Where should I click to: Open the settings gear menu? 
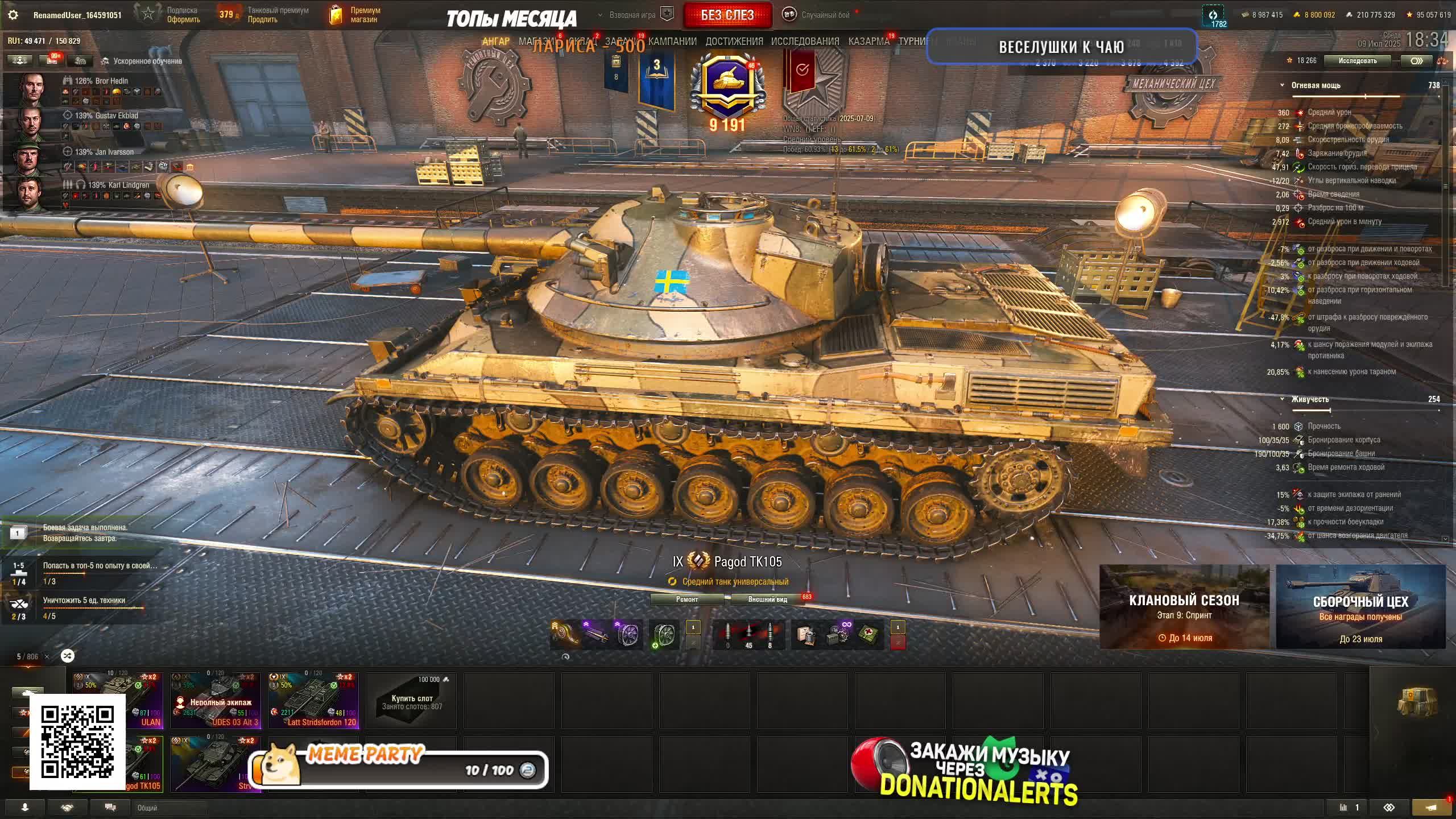click(13, 15)
